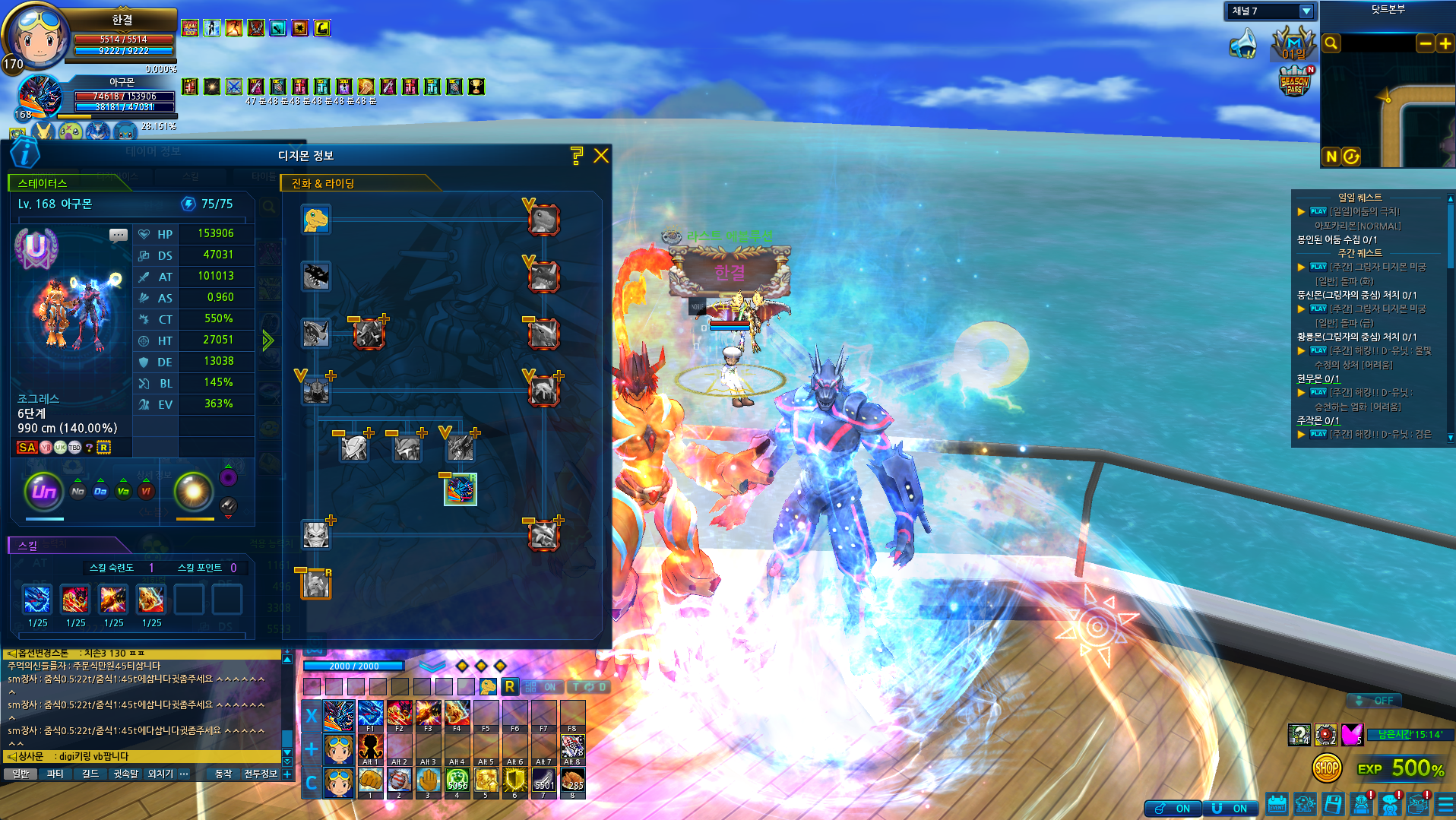Zoom in the minimap with plus button
The image size is (1456, 820).
[x=1445, y=43]
